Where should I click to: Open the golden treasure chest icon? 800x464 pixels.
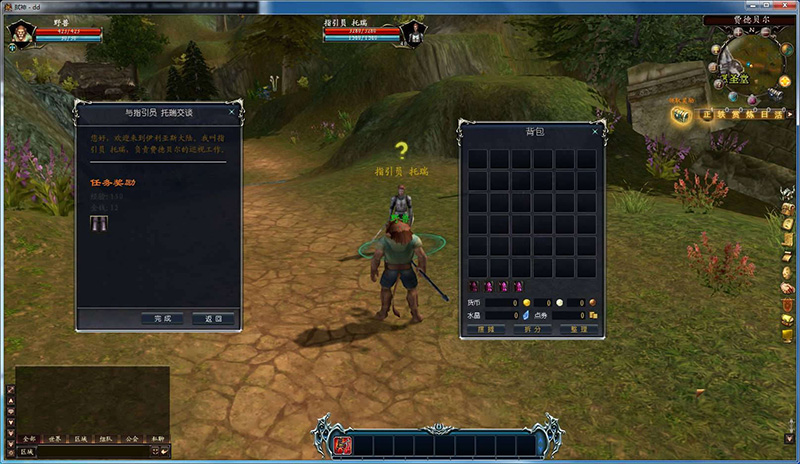(x=681, y=115)
